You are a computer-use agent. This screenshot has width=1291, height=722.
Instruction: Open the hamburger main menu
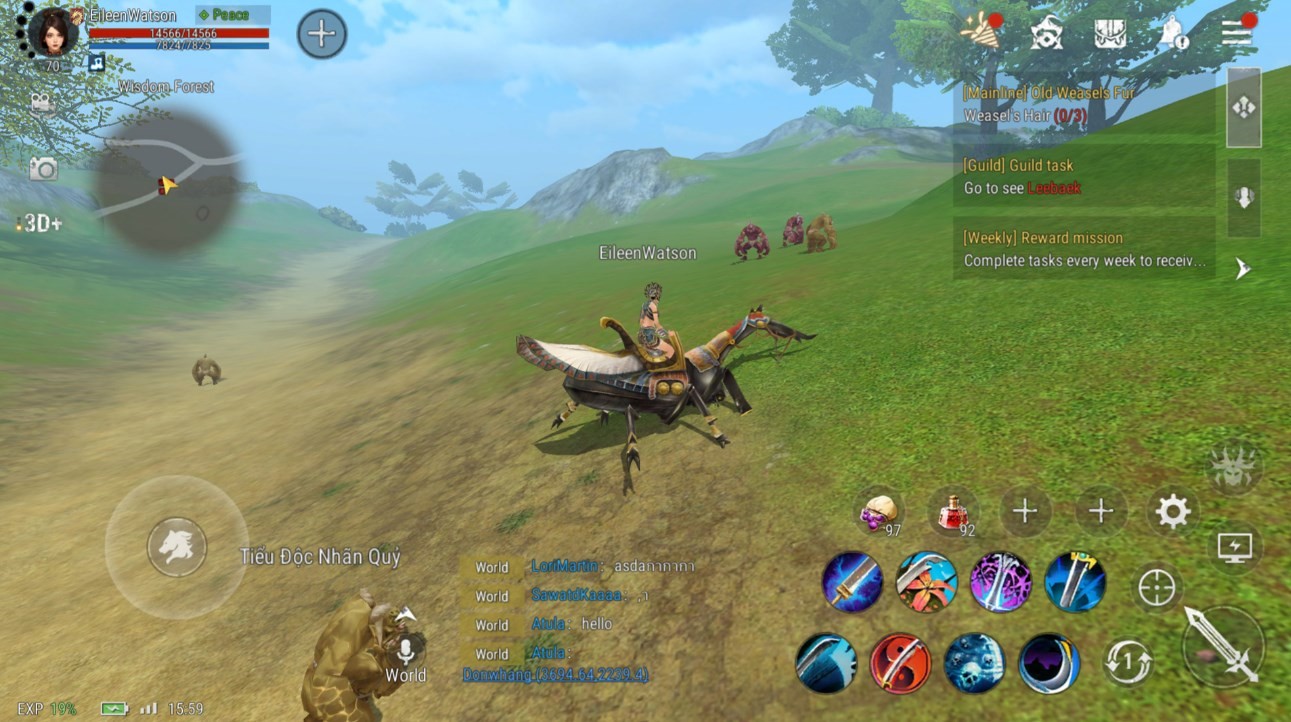pyautogui.click(x=1237, y=33)
